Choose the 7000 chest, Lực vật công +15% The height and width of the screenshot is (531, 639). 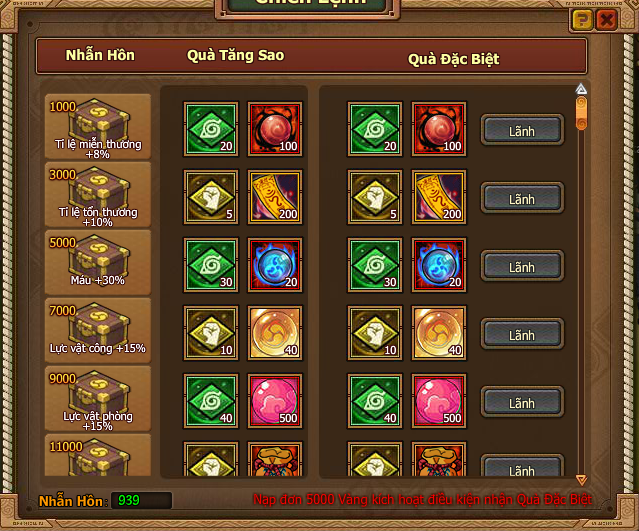point(98,330)
